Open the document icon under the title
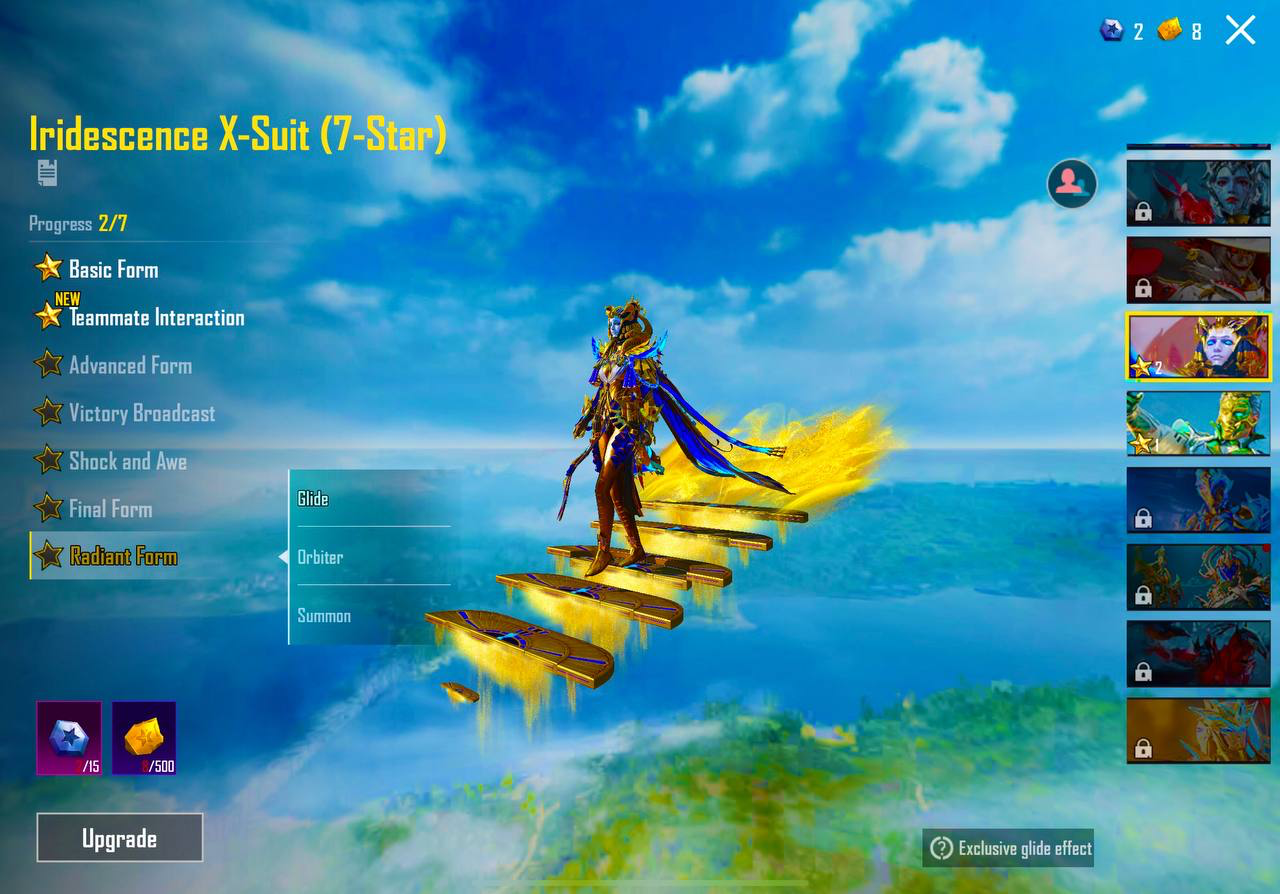This screenshot has height=894, width=1280. point(47,173)
